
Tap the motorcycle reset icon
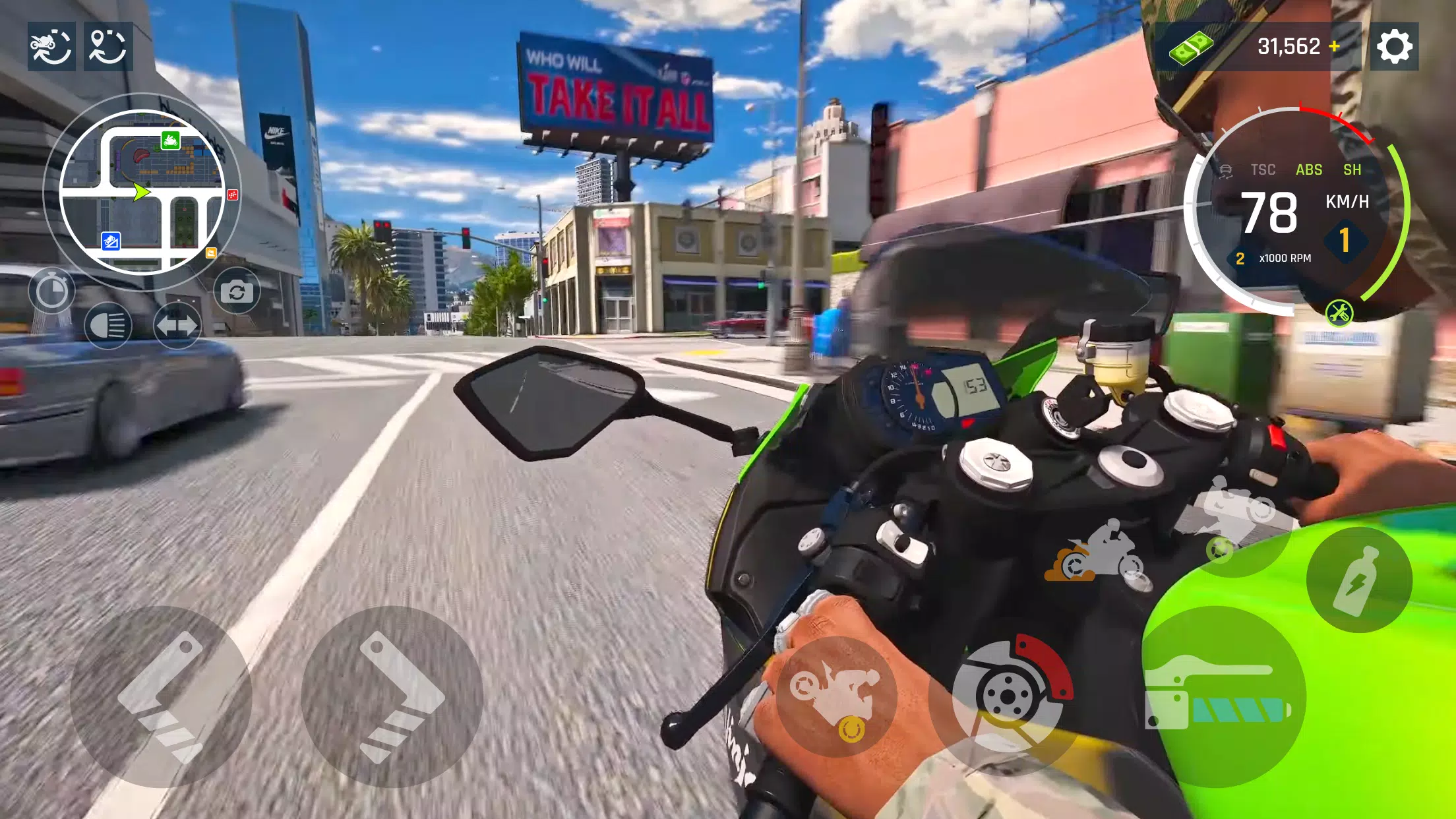(51, 46)
